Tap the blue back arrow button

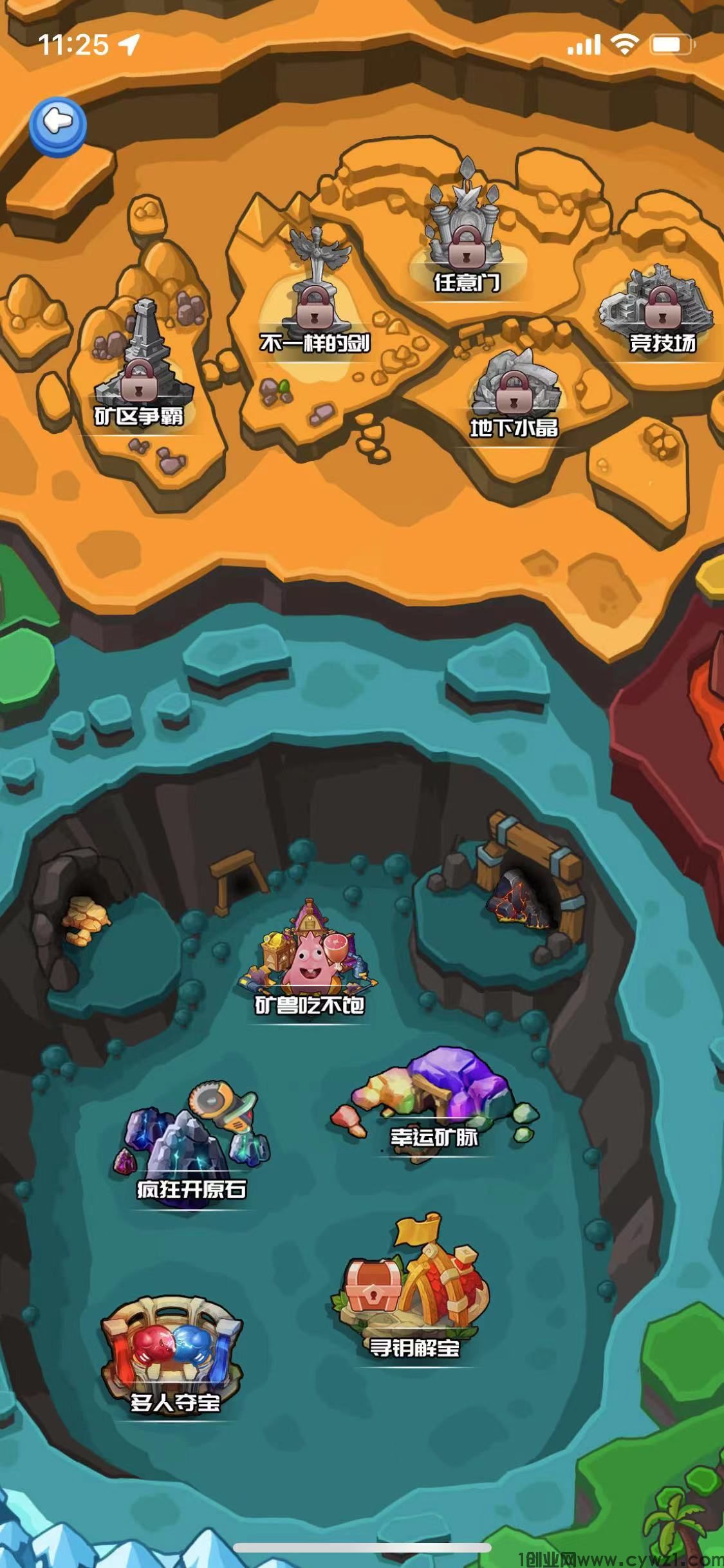click(58, 126)
